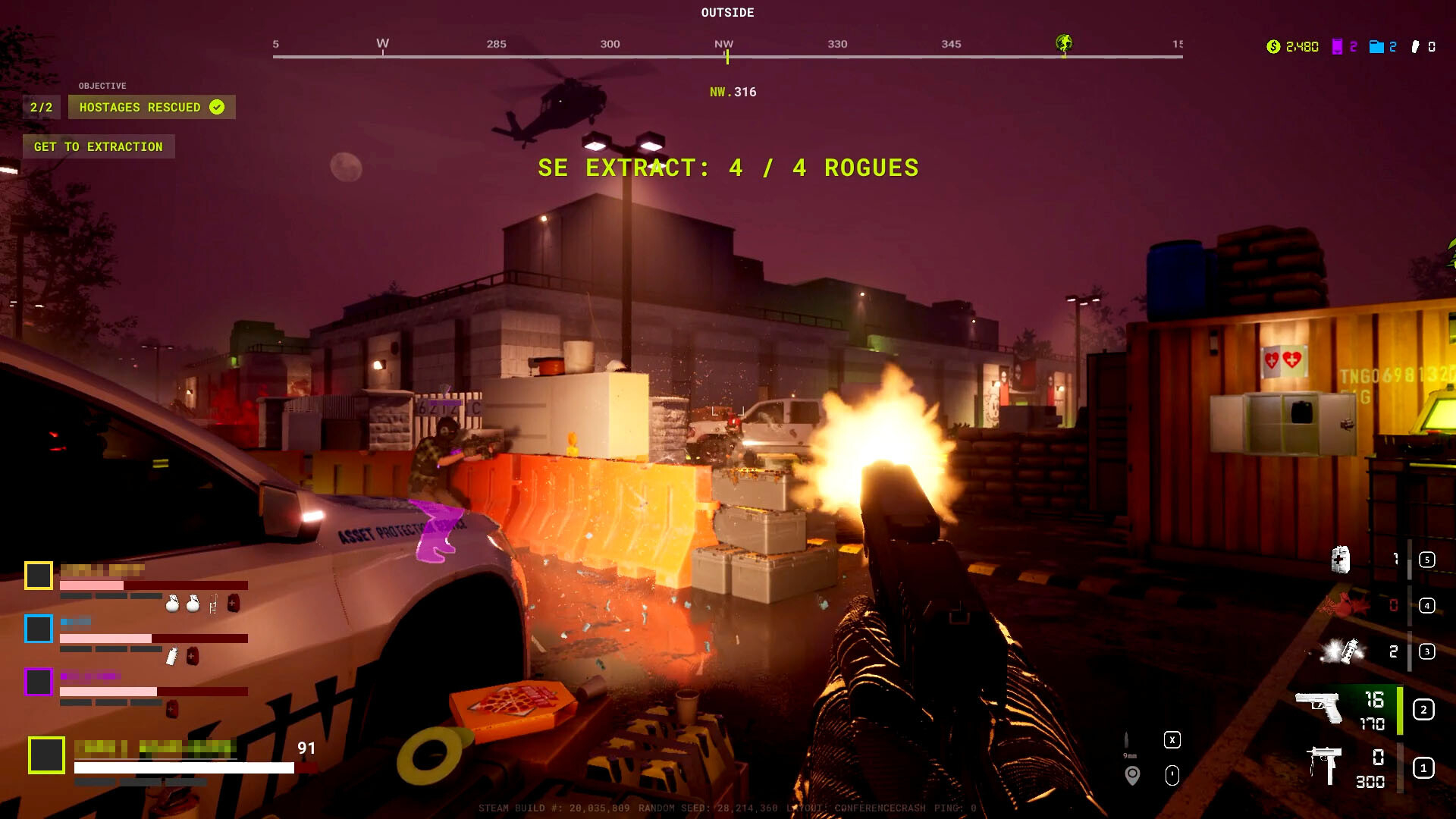The width and height of the screenshot is (1456, 819).
Task: Click the purple phone counter icon
Action: pyautogui.click(x=1337, y=47)
